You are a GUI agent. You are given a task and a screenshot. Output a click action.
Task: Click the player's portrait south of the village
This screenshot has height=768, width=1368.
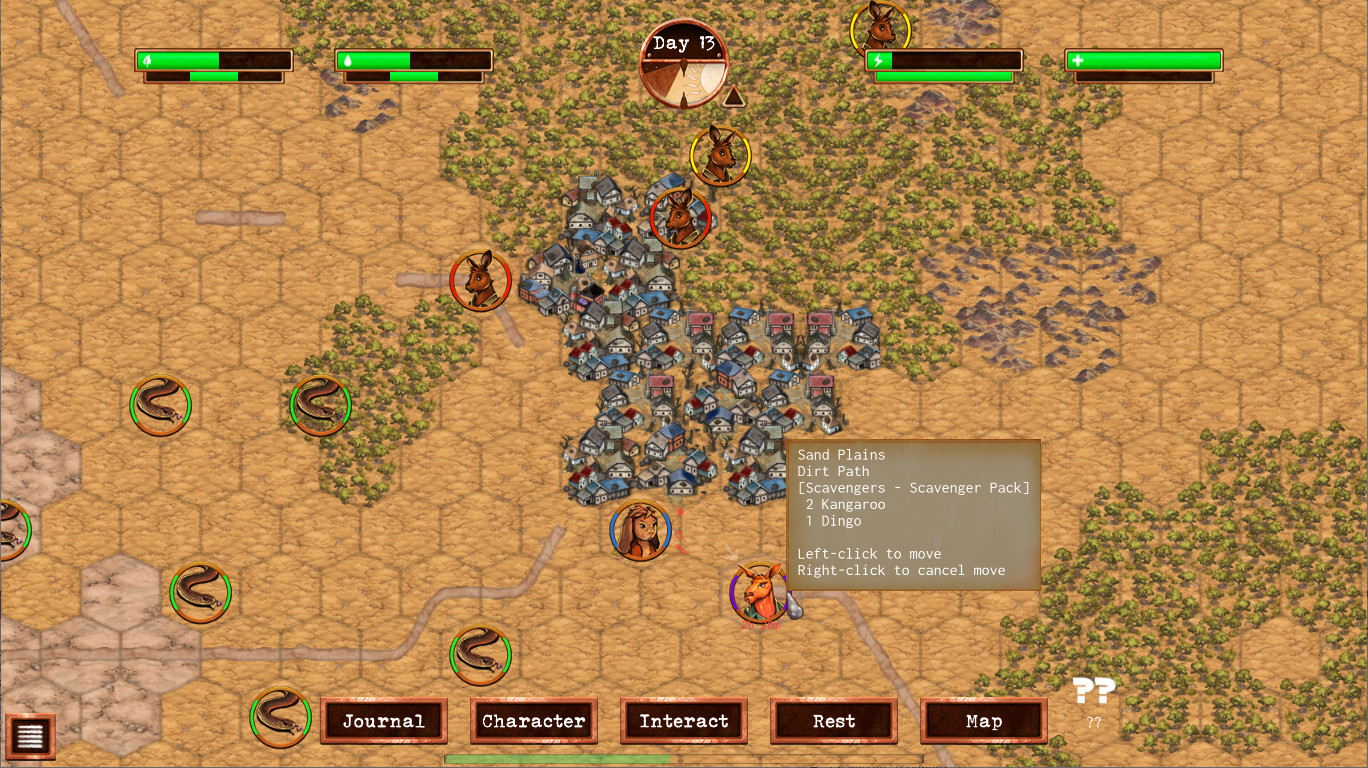[x=640, y=529]
